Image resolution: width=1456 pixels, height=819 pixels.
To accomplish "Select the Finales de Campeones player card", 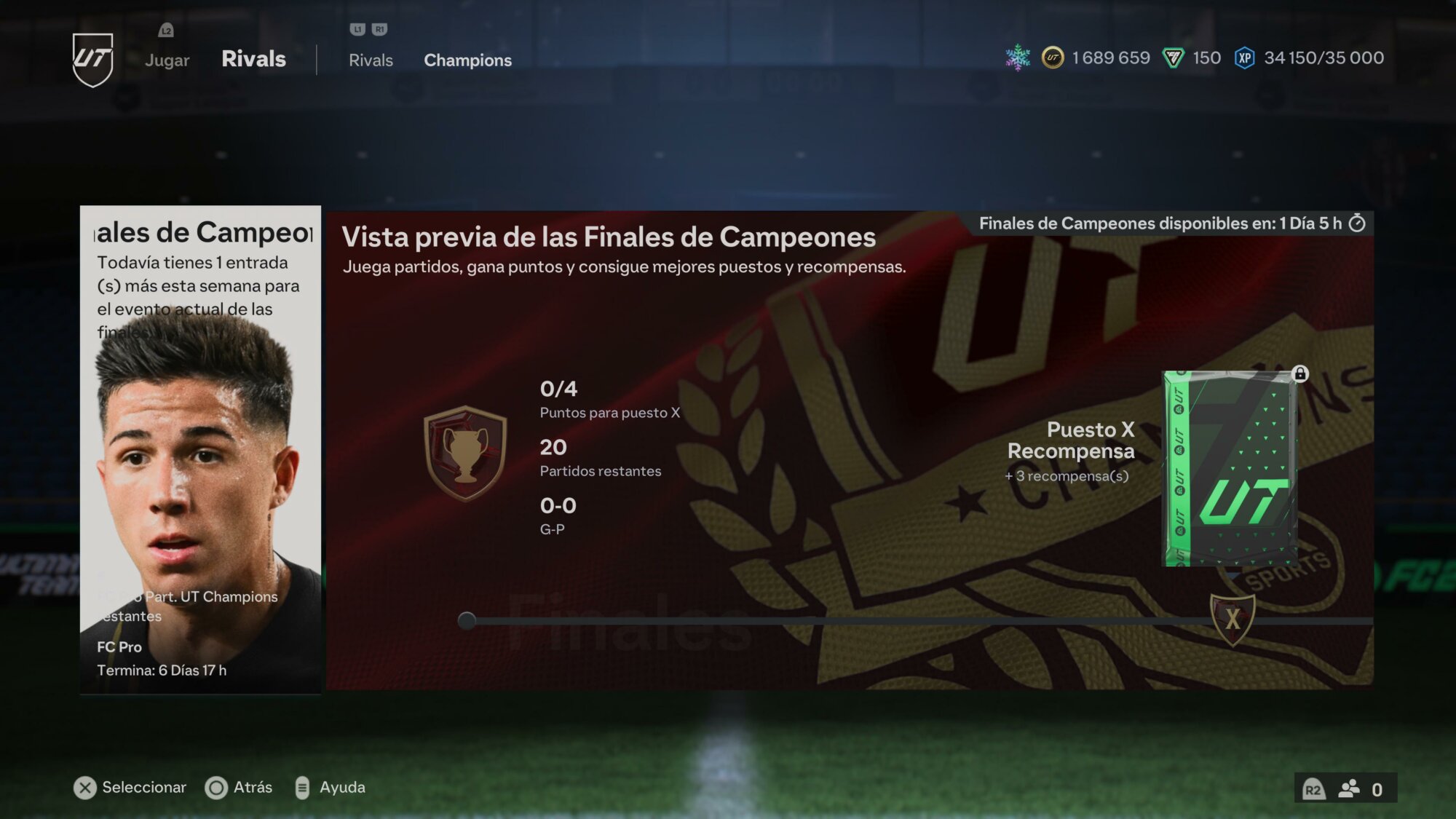I will 200,449.
